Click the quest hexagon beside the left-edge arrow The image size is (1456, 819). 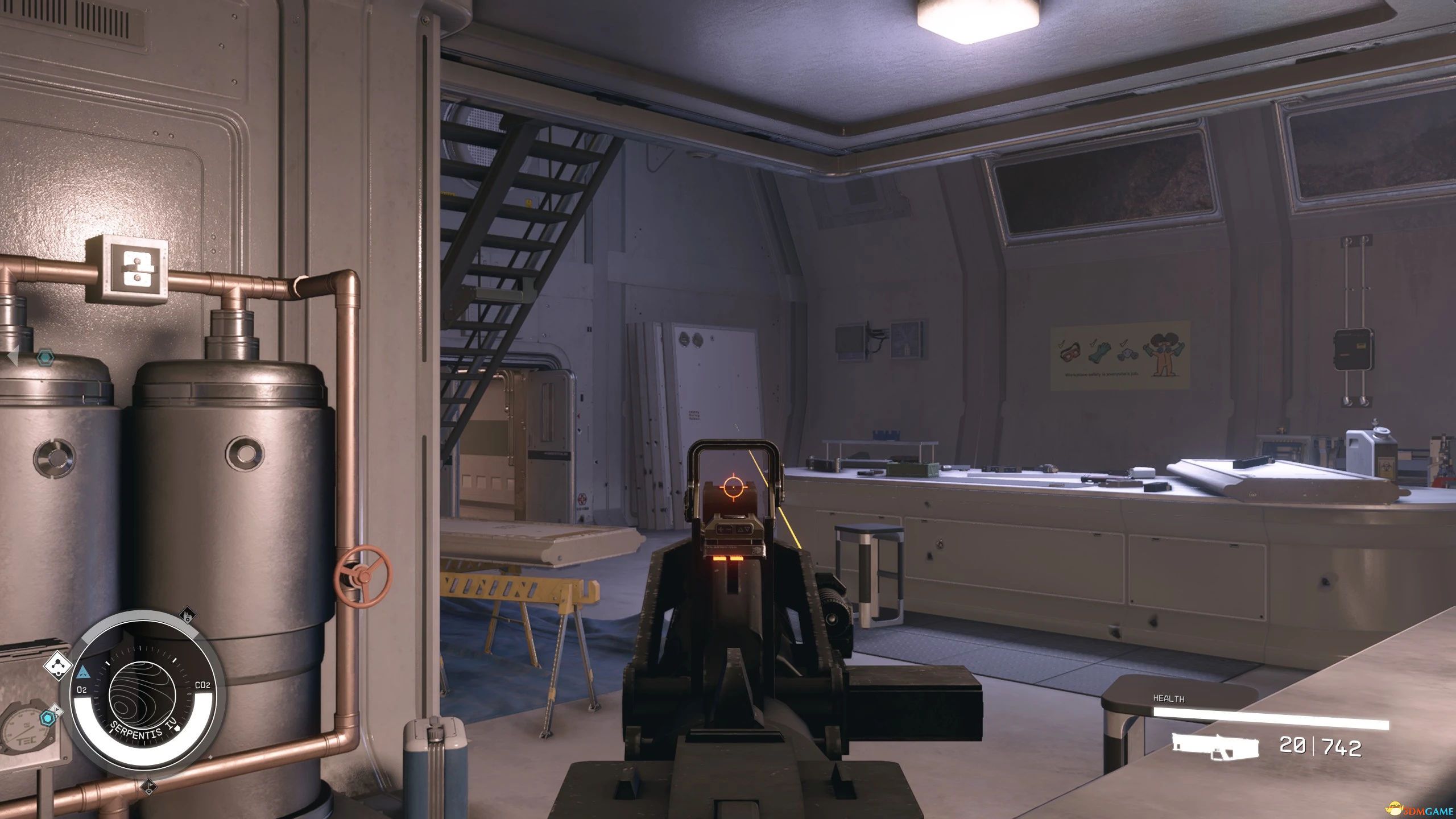44,358
